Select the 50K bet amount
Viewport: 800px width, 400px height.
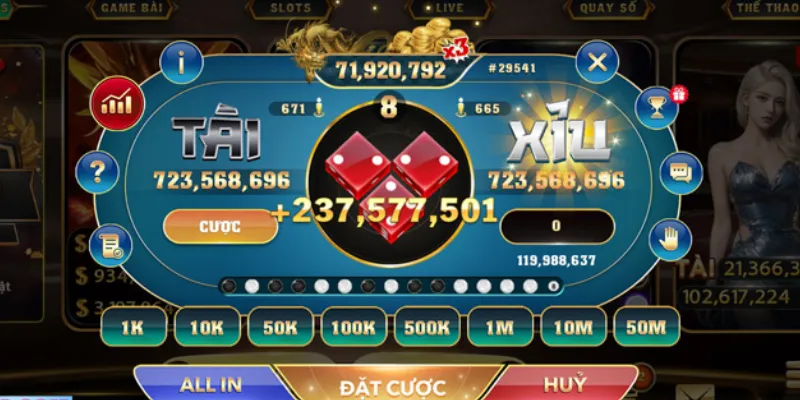(x=281, y=327)
